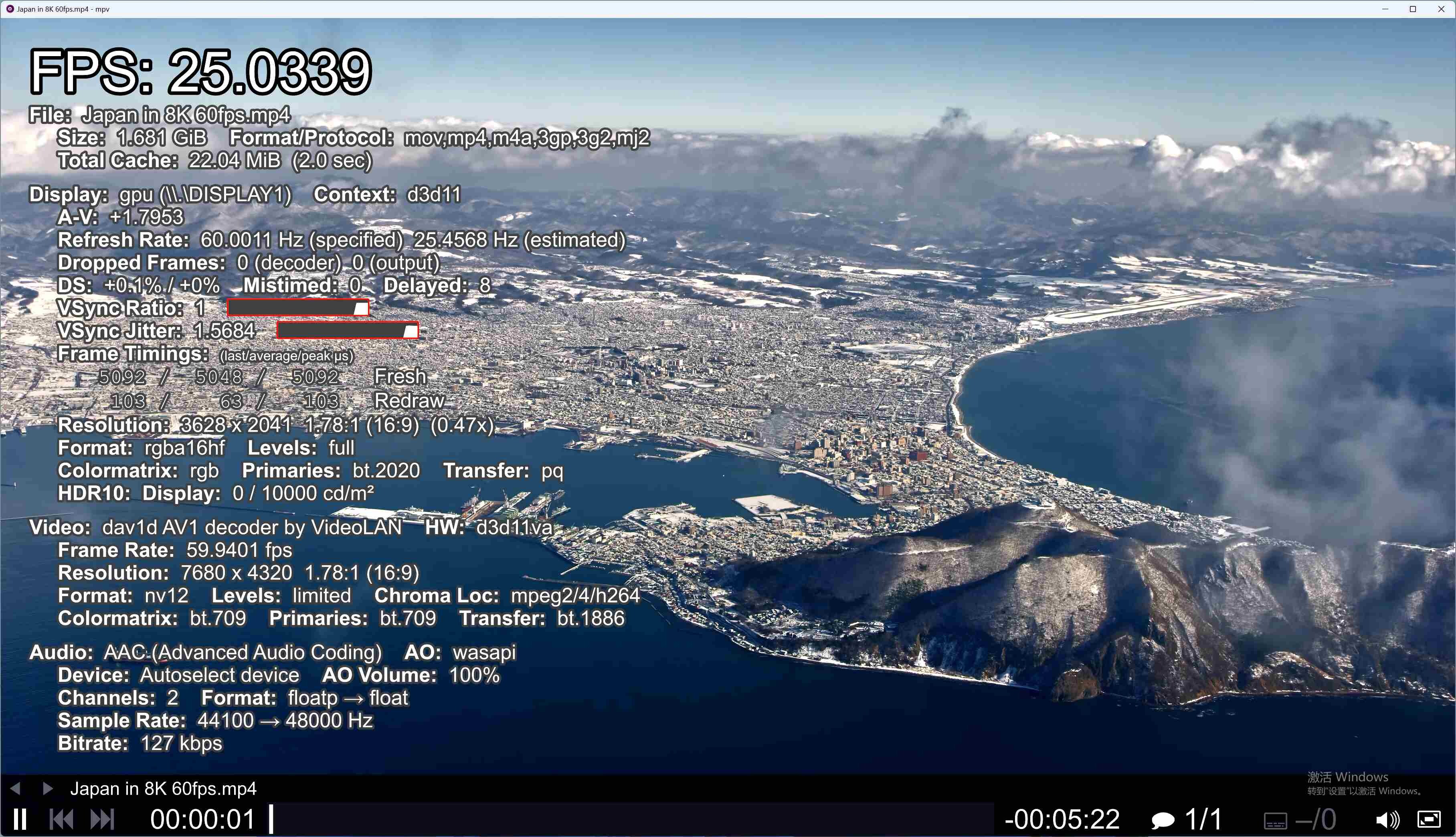Go to previous playlist item arrow
Screen dimensions: 1456x837
pos(16,789)
